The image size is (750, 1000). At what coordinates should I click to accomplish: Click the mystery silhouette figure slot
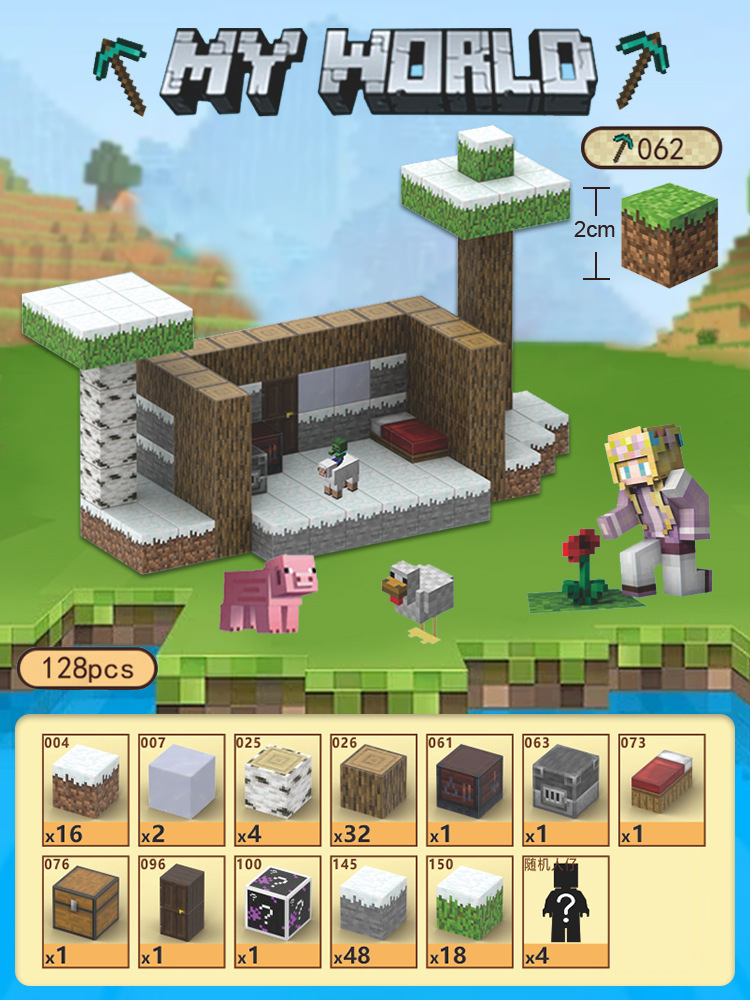tap(565, 911)
